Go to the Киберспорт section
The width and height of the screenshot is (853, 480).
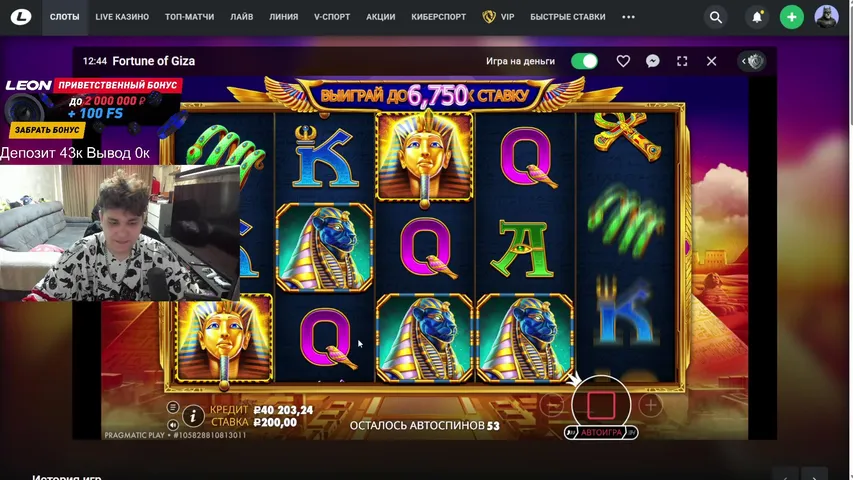coord(439,17)
